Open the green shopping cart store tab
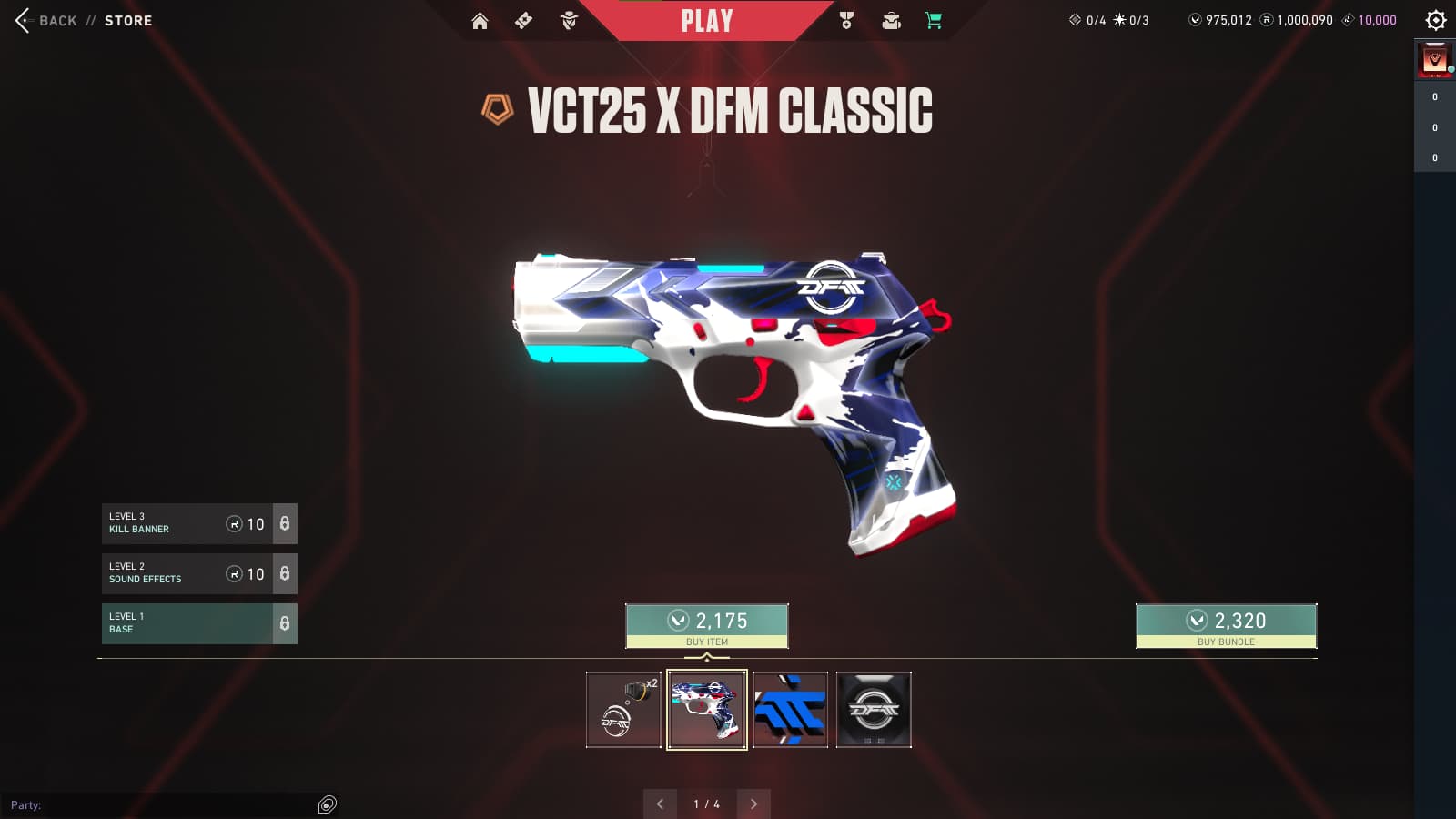Screen dimensions: 1456x819 click(934, 21)
